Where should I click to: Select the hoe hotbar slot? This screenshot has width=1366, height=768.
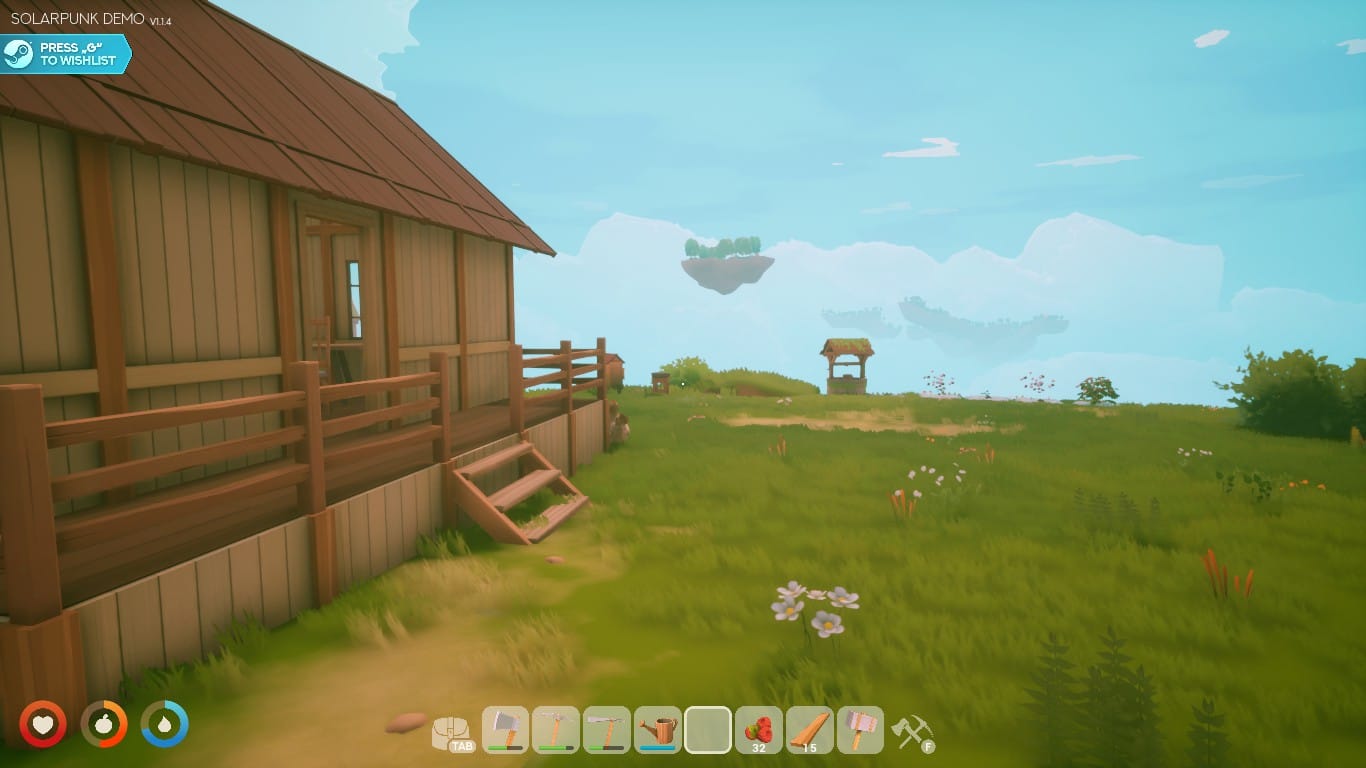[x=606, y=729]
